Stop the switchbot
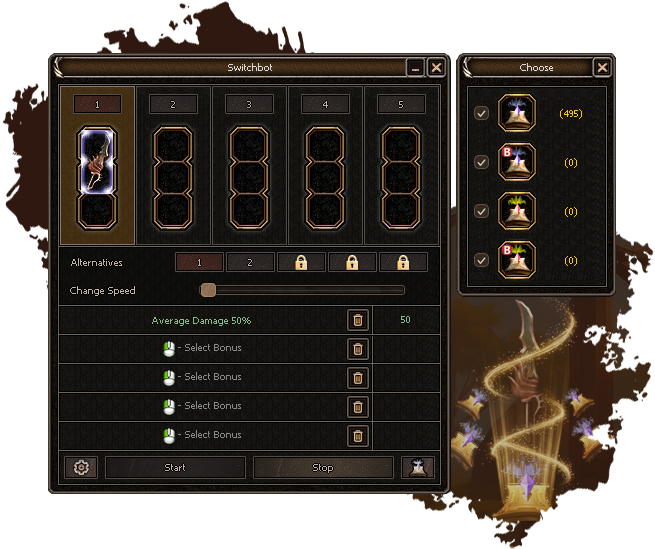Image resolution: width=655 pixels, height=549 pixels. tap(323, 467)
